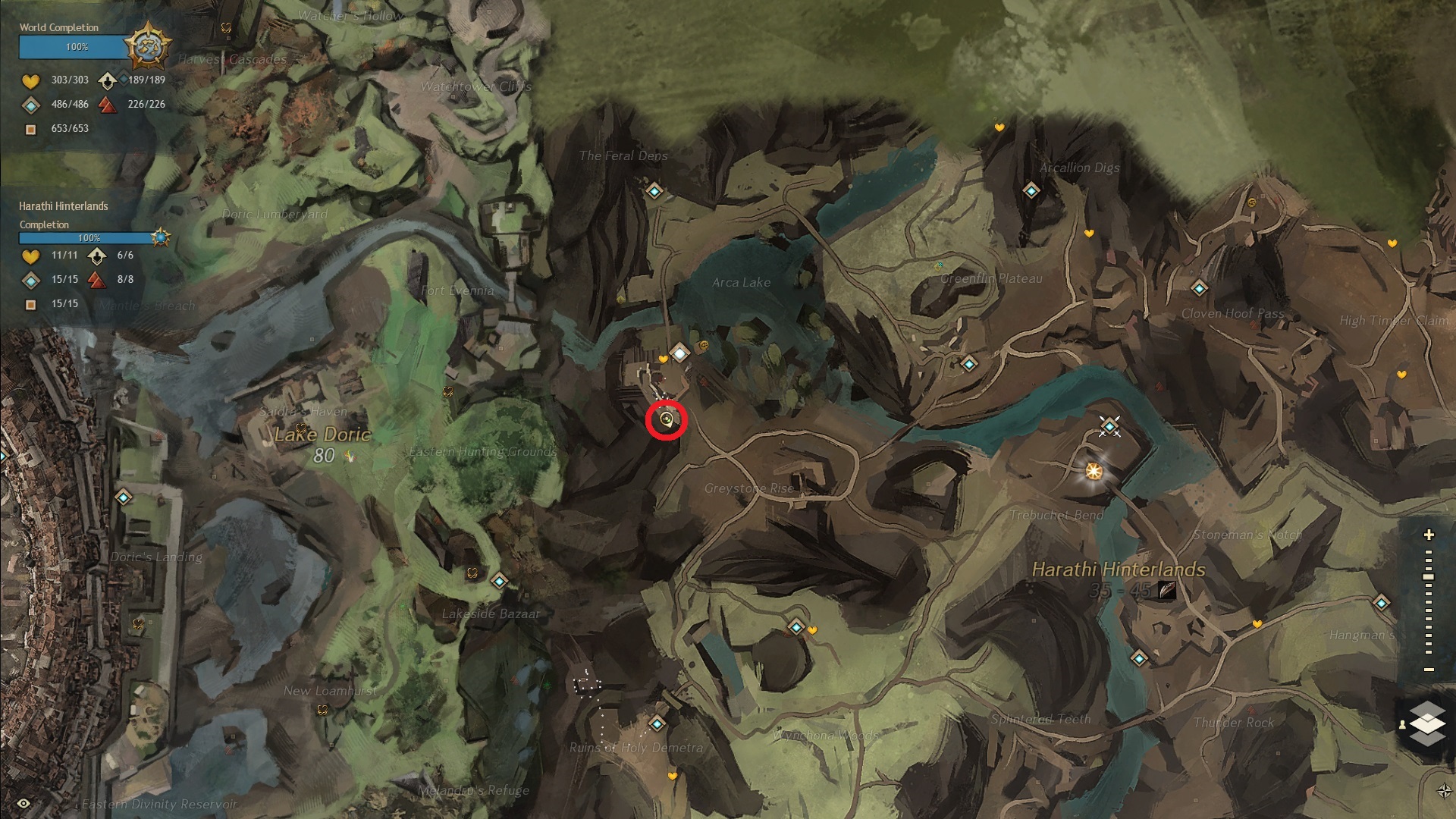Click the Harathi Hinterlands zone name

1119,570
